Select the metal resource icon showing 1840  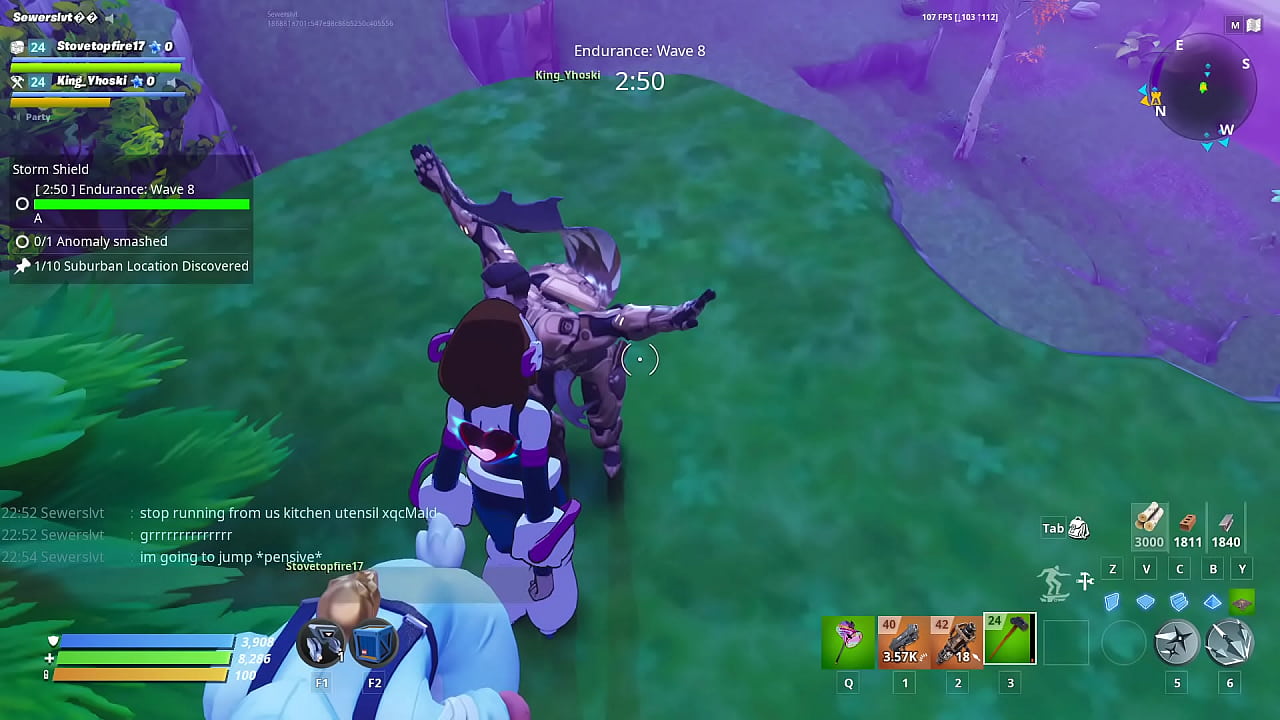1225,525
